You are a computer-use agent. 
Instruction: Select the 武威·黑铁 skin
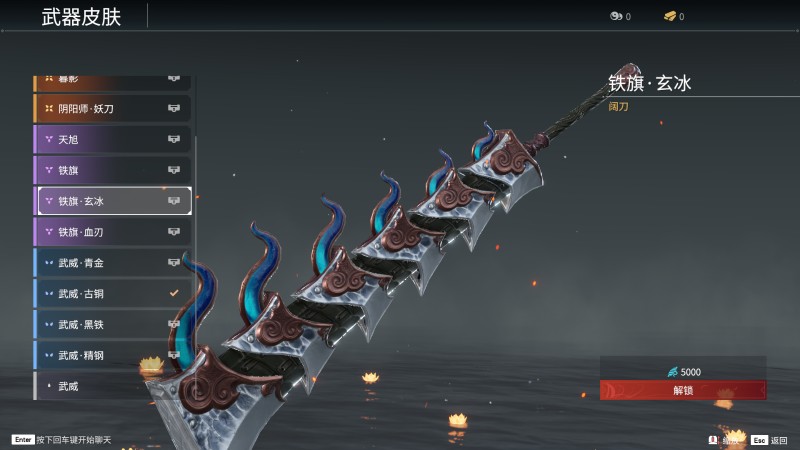point(112,324)
